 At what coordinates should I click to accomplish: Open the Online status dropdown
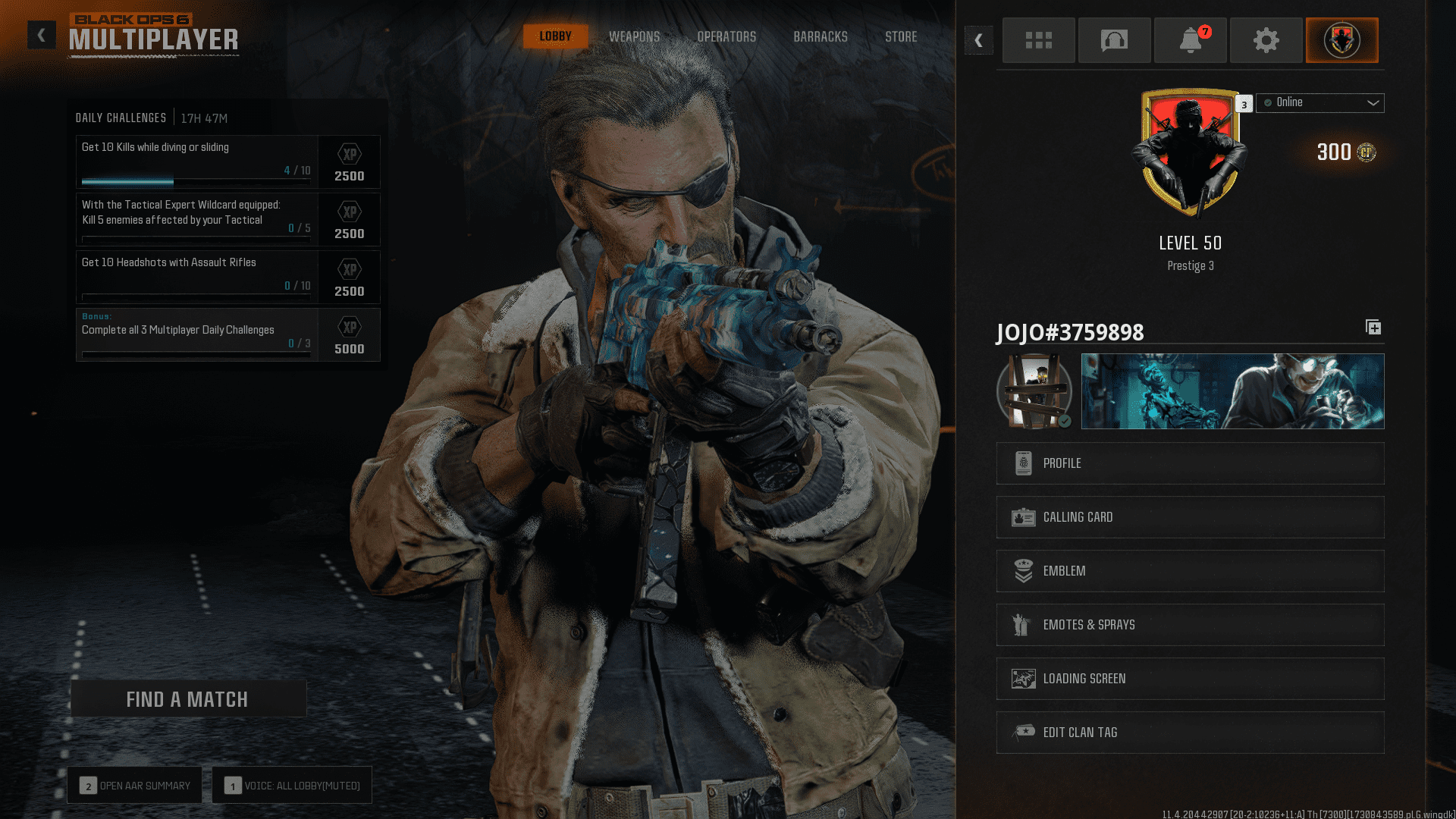pos(1319,102)
